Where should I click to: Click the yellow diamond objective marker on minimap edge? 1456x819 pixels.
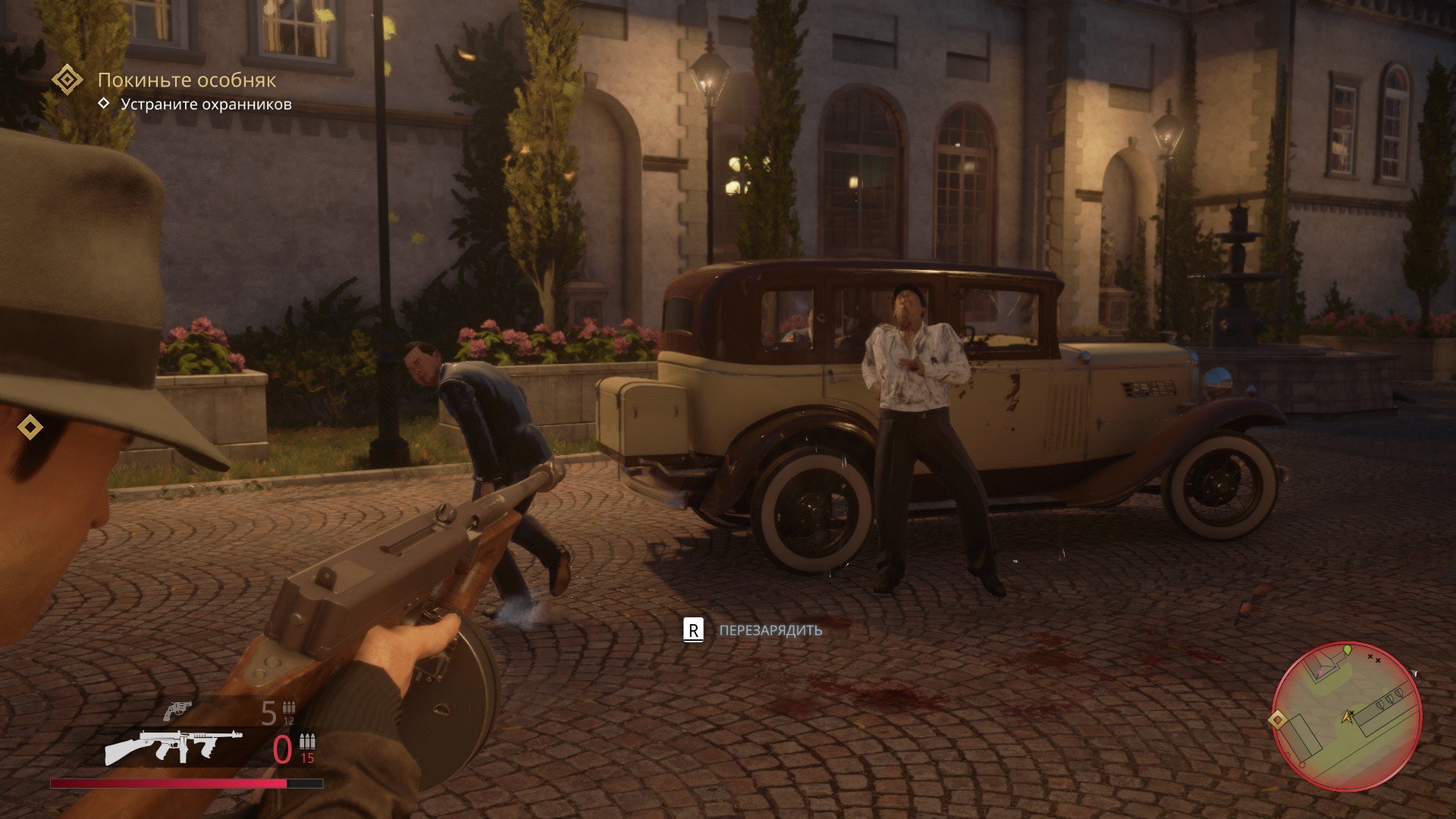1278,719
